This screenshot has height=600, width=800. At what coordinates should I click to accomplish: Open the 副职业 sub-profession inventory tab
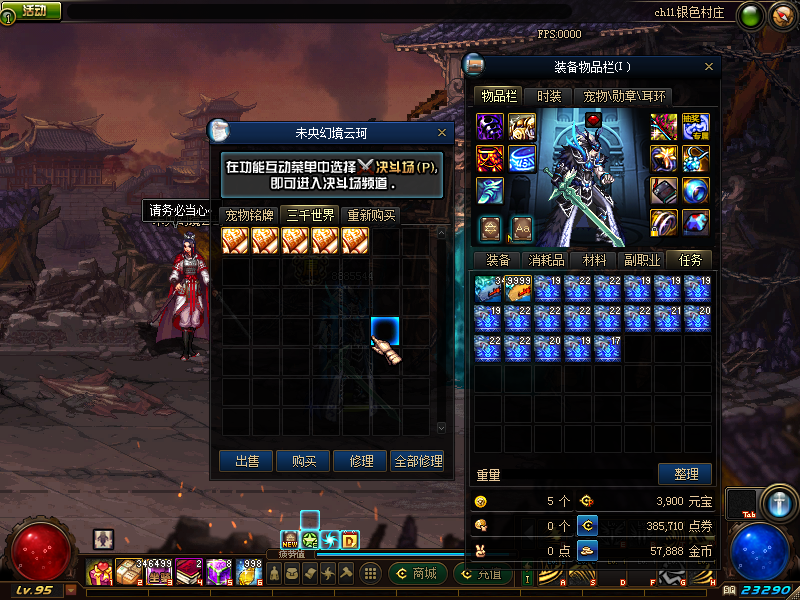click(641, 260)
